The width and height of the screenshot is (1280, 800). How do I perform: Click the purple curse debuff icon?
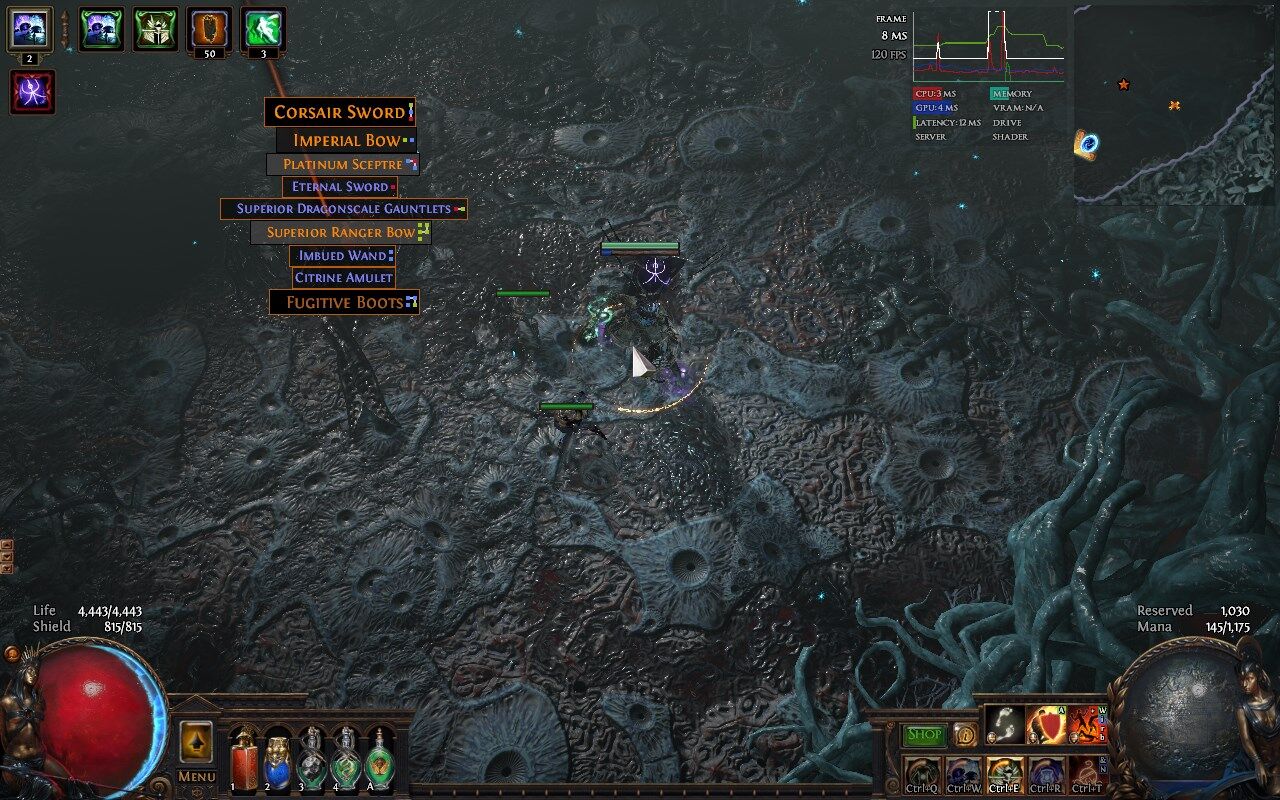click(x=32, y=92)
